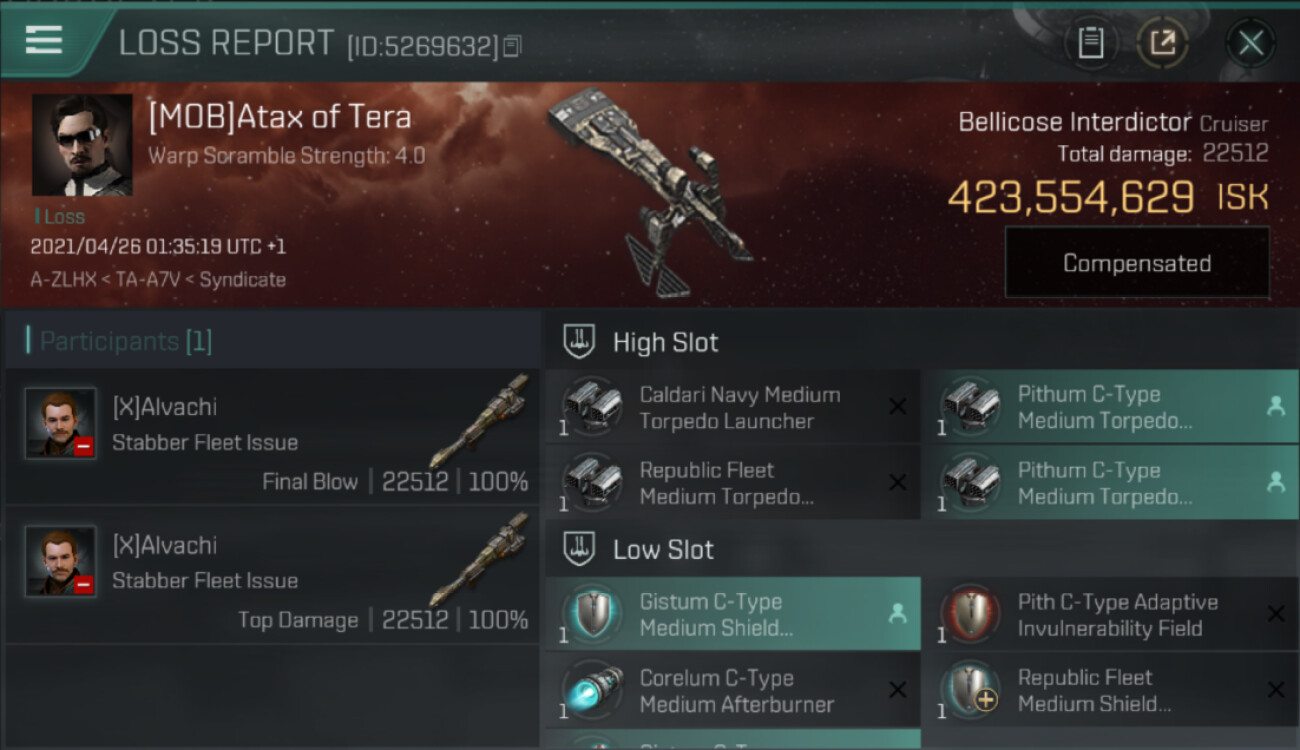
Task: Open the hamburger menu
Action: (x=44, y=40)
